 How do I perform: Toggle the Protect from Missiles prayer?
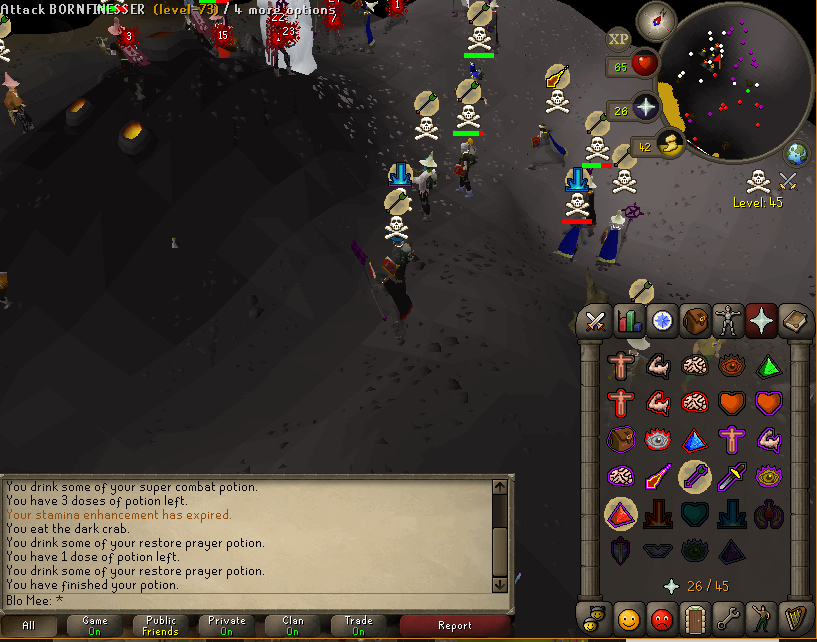697,477
